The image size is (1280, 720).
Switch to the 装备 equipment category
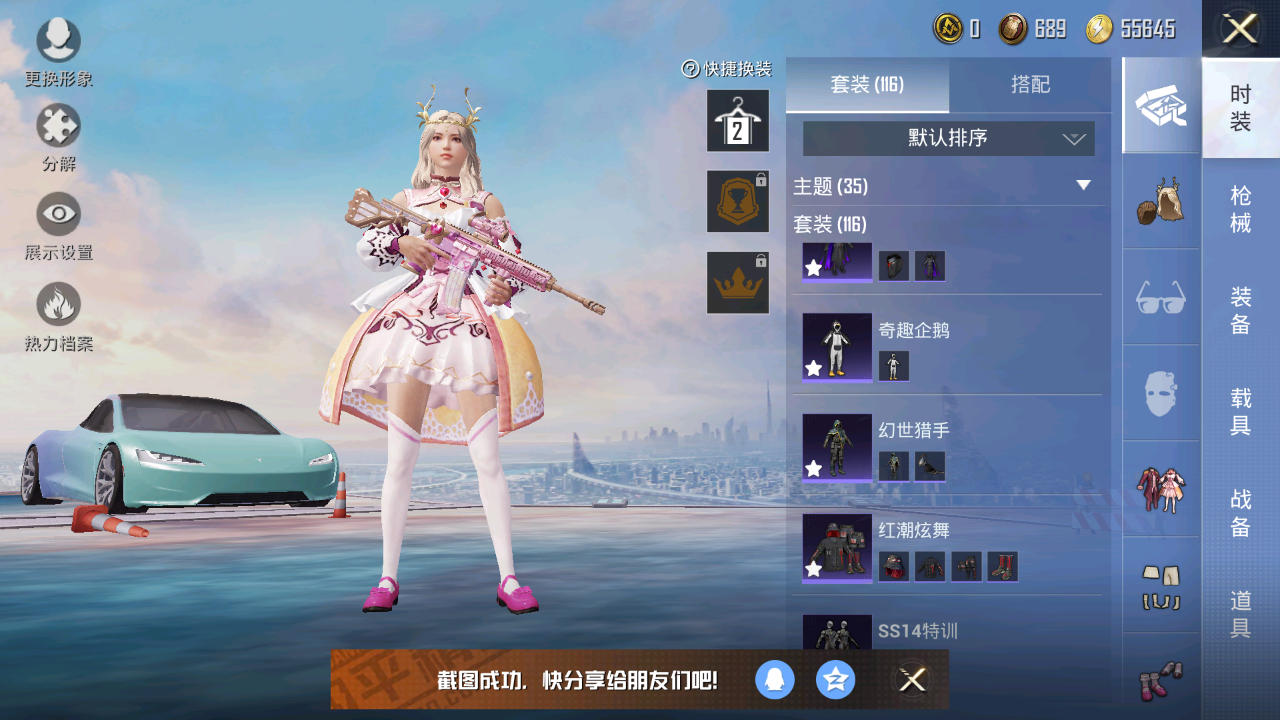click(1241, 310)
